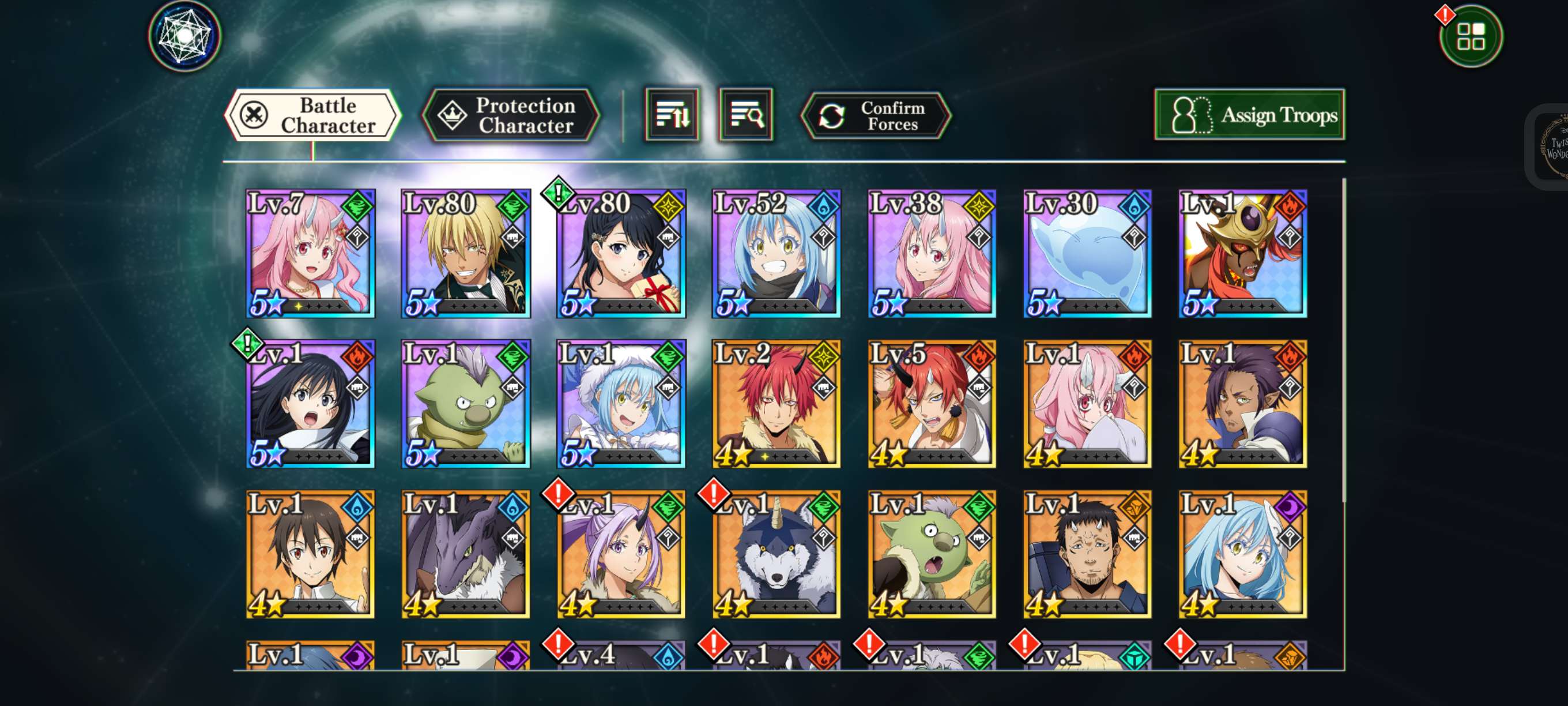Pick the Lv.30 blue slime character
1568x706 pixels.
tap(1087, 253)
